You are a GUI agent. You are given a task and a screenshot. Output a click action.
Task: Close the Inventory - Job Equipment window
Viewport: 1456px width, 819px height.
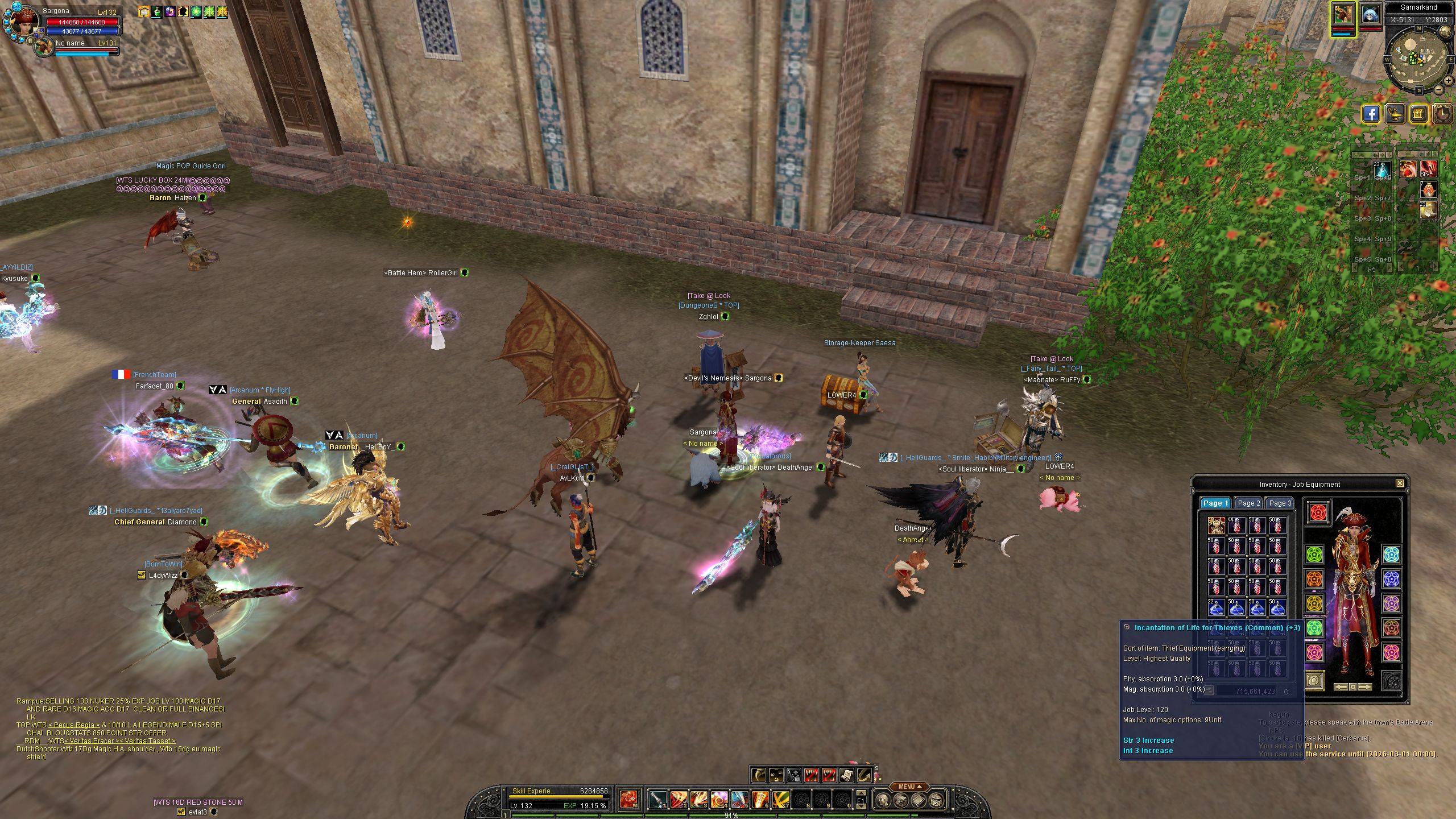pos(1400,483)
